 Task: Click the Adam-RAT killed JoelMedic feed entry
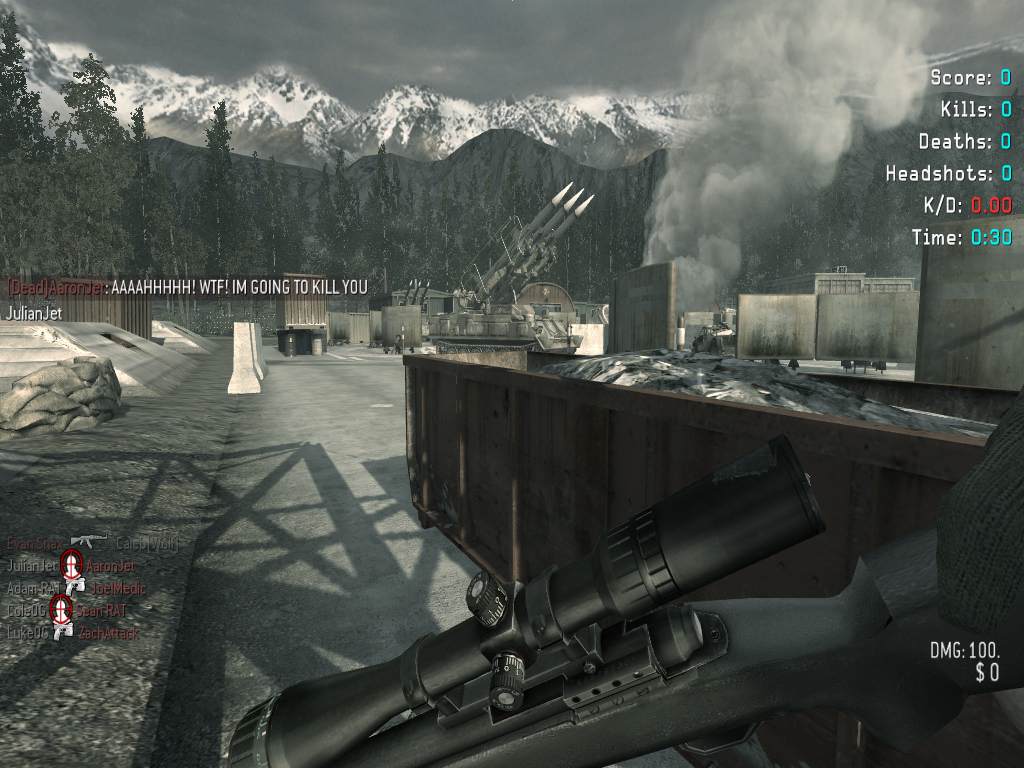75,588
